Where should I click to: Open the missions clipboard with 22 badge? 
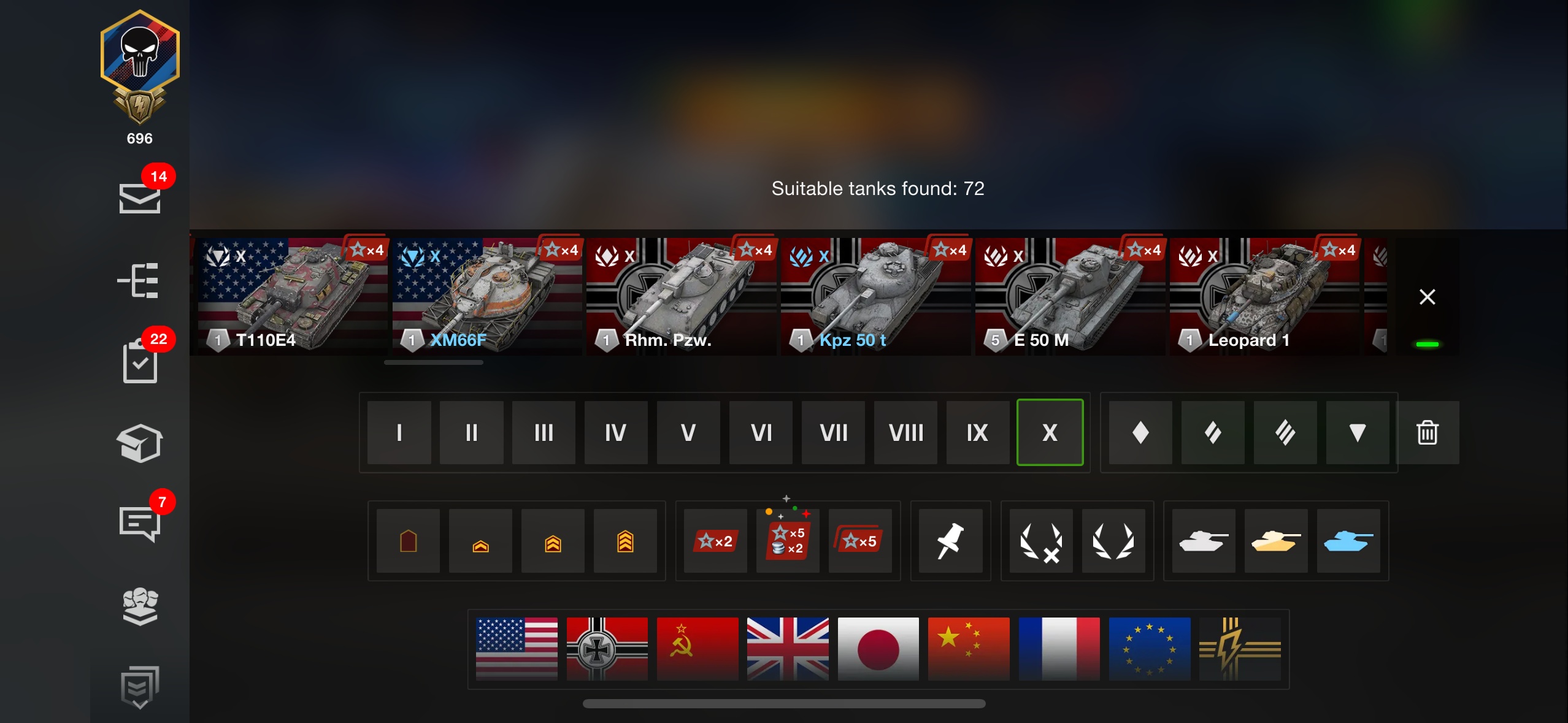point(140,362)
